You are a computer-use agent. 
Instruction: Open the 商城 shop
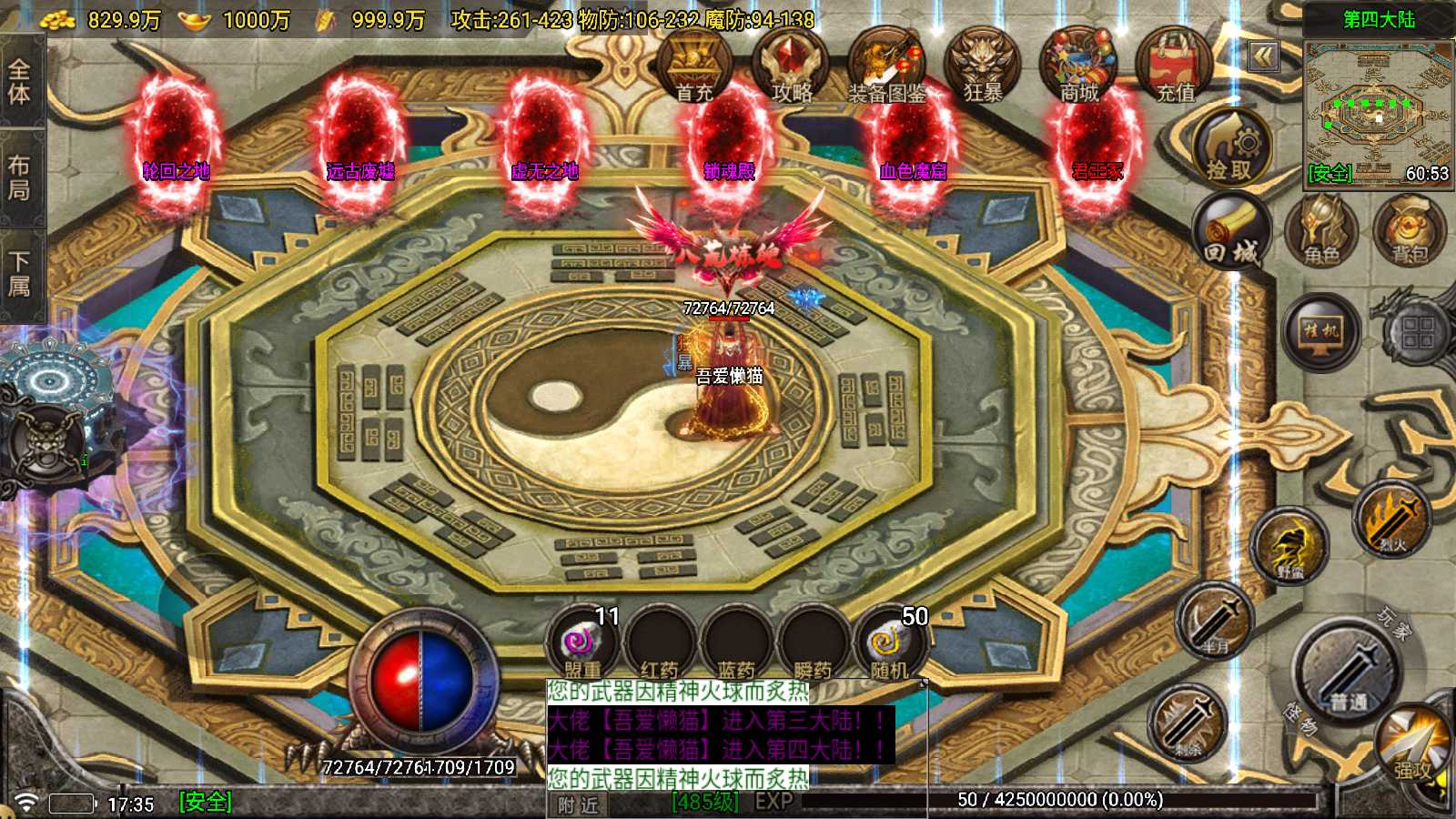[1079, 64]
